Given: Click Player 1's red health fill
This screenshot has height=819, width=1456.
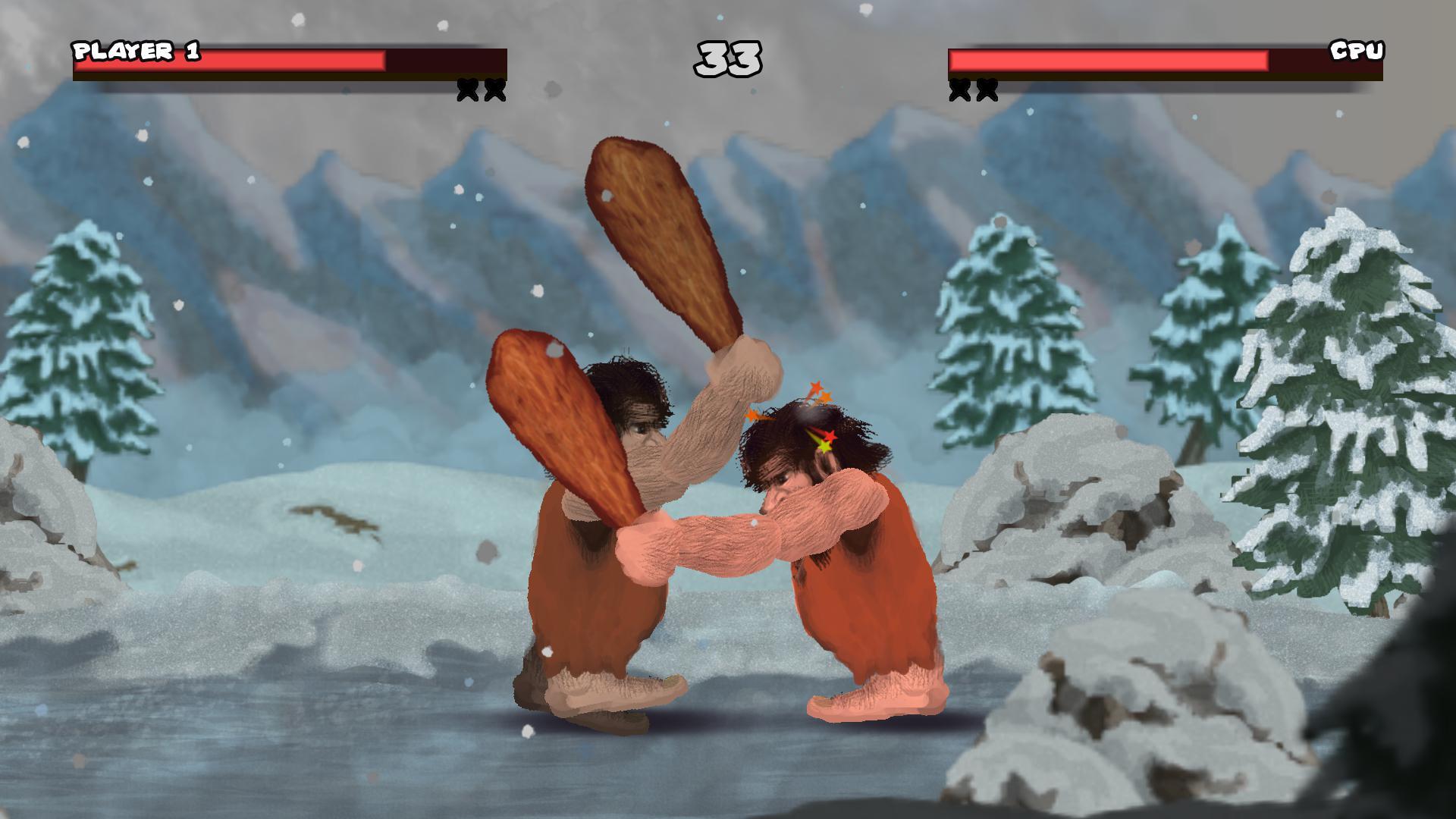Looking at the screenshot, I should (227, 59).
